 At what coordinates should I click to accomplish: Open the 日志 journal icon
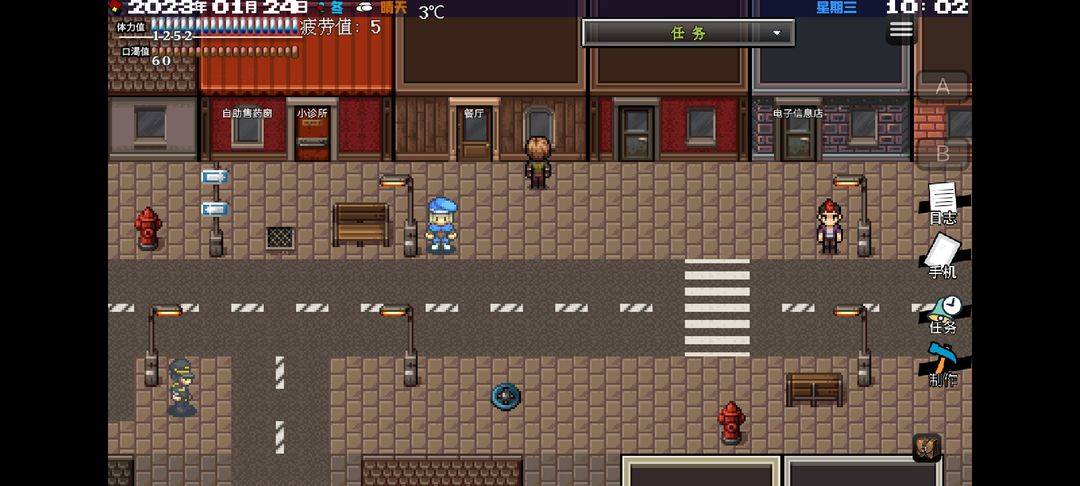943,203
